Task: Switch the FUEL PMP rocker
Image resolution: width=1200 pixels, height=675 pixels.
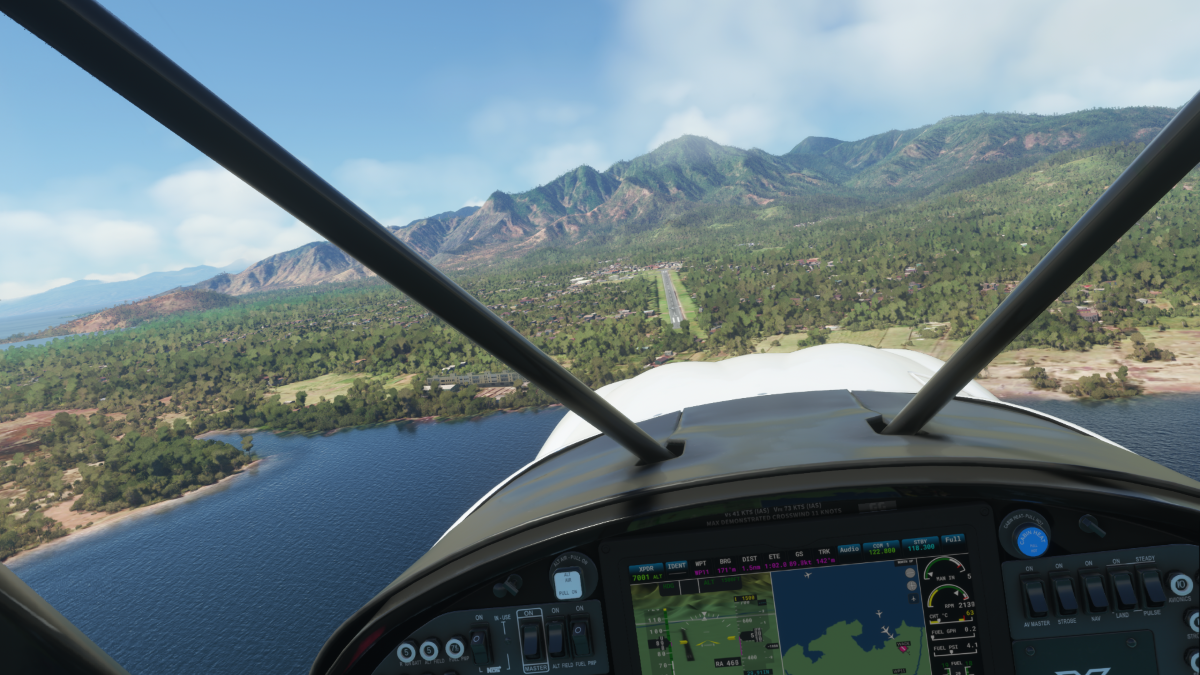Action: pos(580,637)
